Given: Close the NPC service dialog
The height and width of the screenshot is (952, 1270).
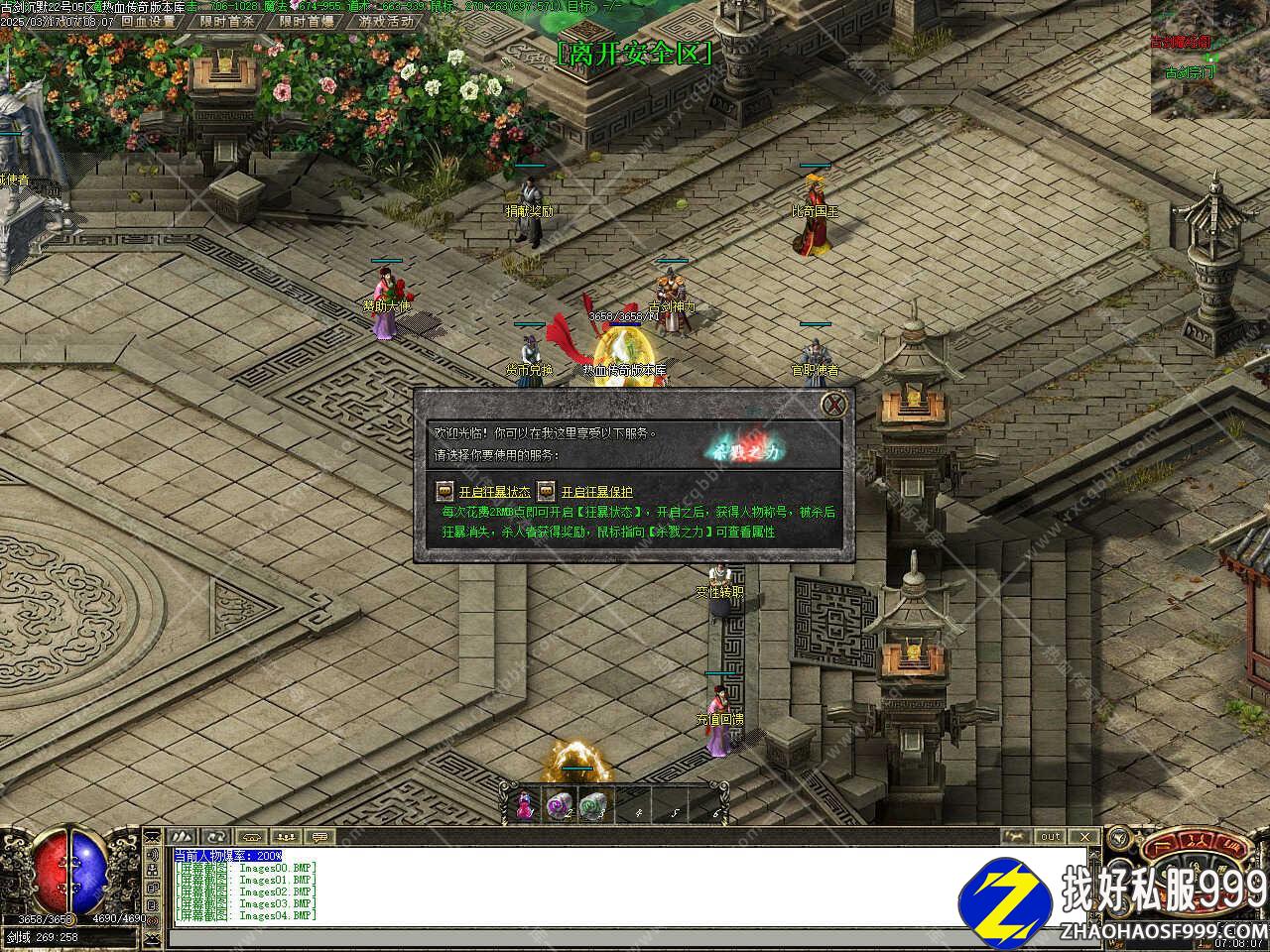Looking at the screenshot, I should pos(835,404).
